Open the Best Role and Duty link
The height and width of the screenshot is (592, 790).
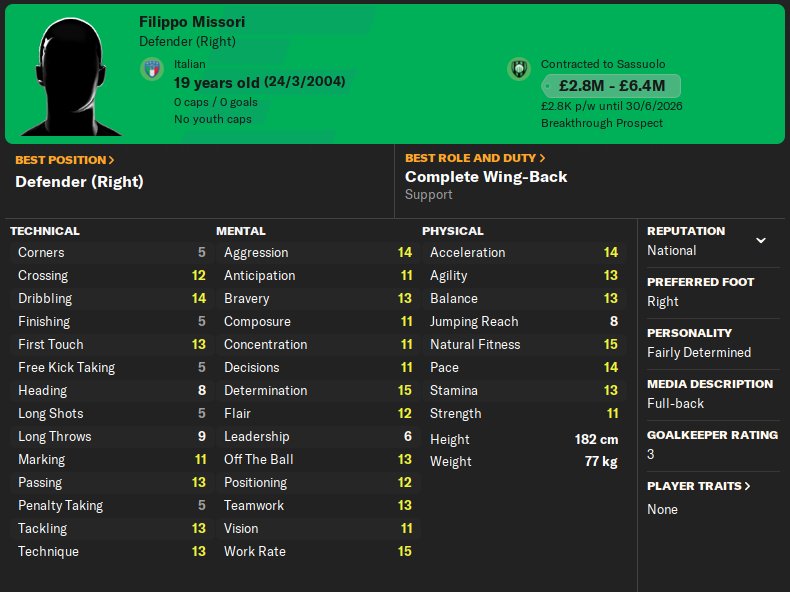pyautogui.click(x=475, y=158)
